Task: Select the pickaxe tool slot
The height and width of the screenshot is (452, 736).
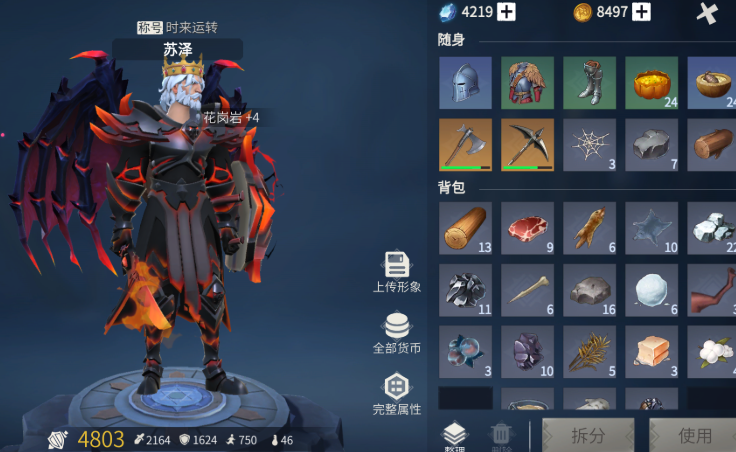Action: pos(527,145)
